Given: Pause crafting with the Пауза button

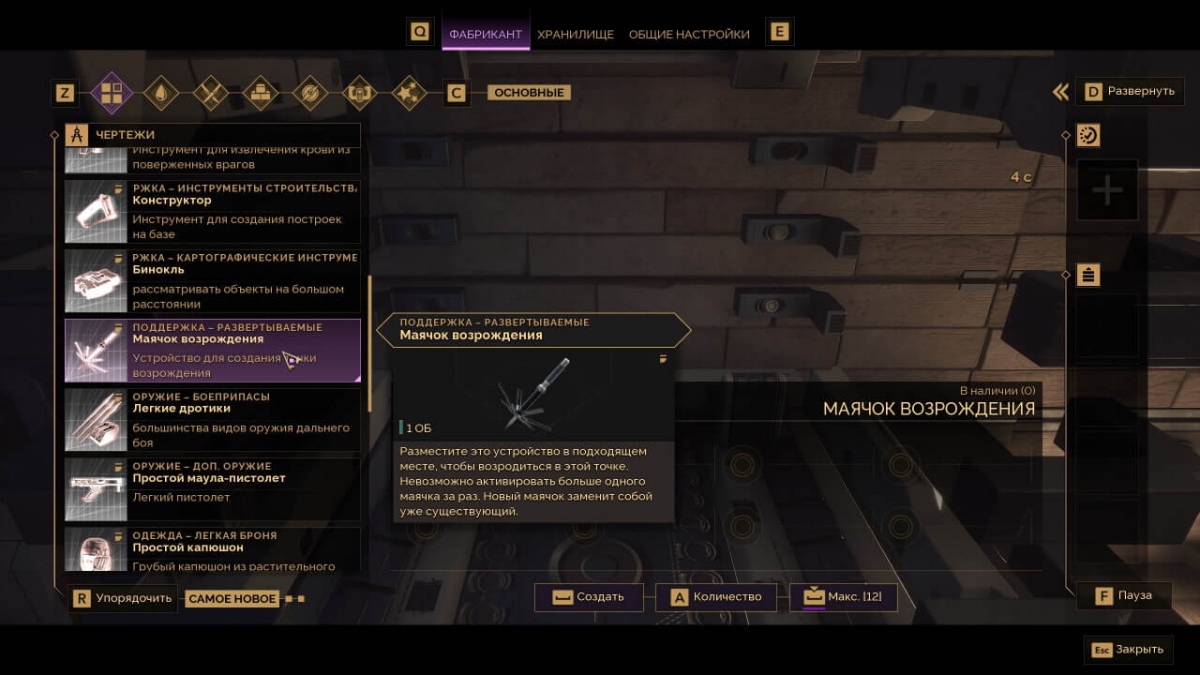Looking at the screenshot, I should point(1123,596).
